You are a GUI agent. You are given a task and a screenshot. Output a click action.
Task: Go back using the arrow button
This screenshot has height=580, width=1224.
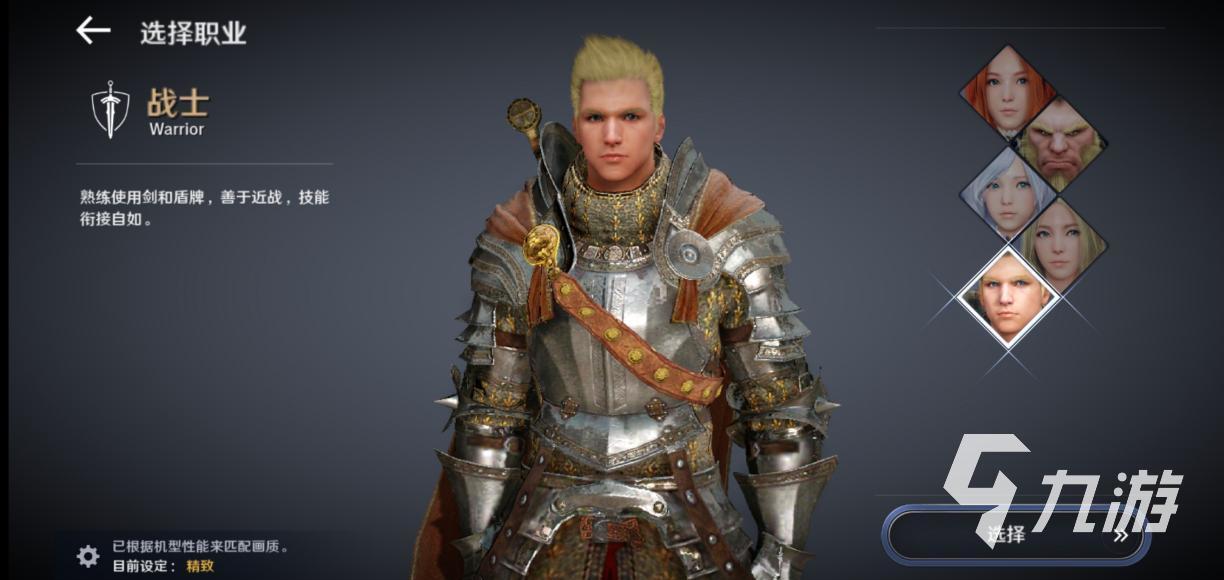point(93,31)
